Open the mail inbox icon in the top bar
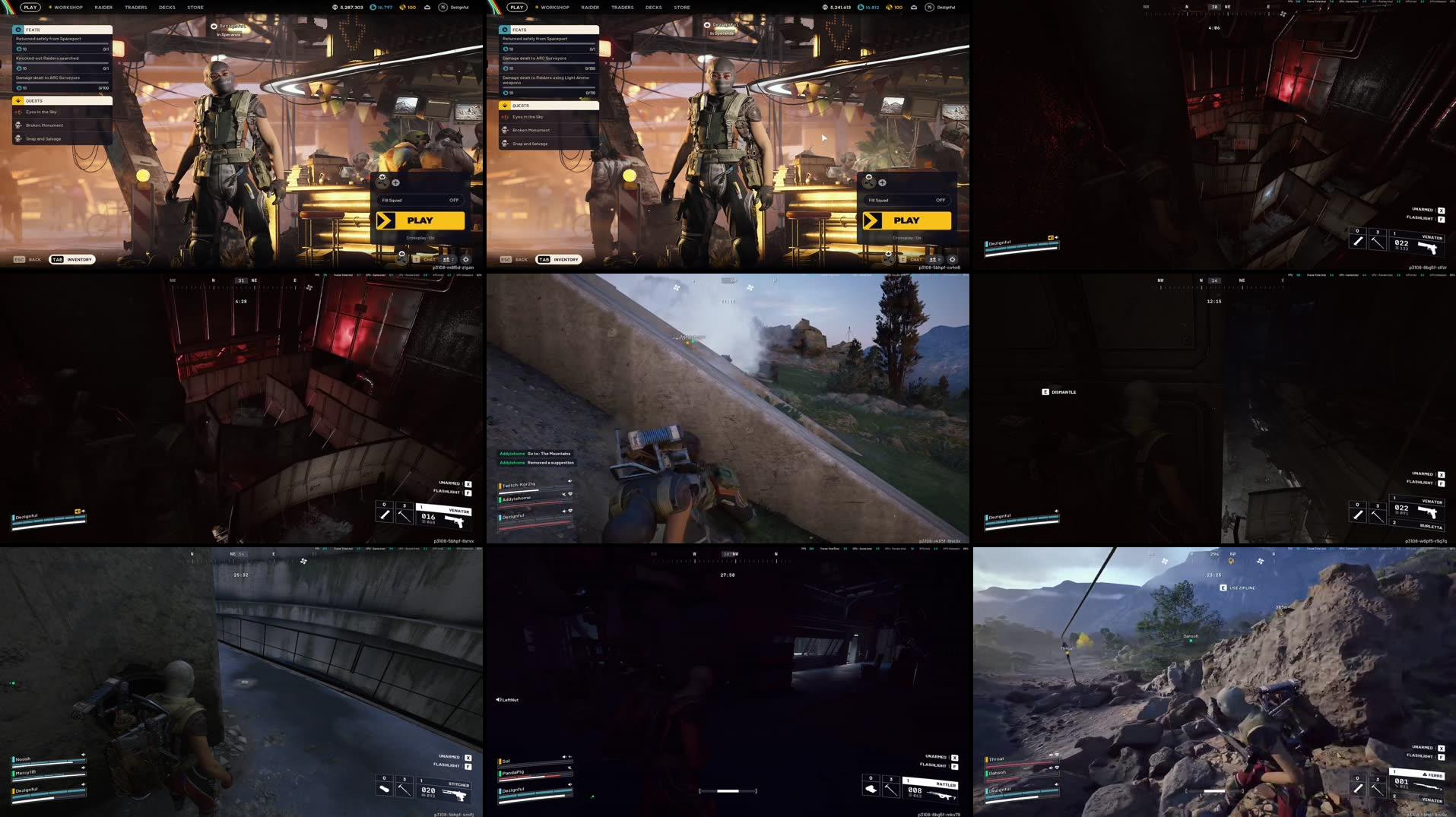1456x817 pixels. pyautogui.click(x=427, y=7)
